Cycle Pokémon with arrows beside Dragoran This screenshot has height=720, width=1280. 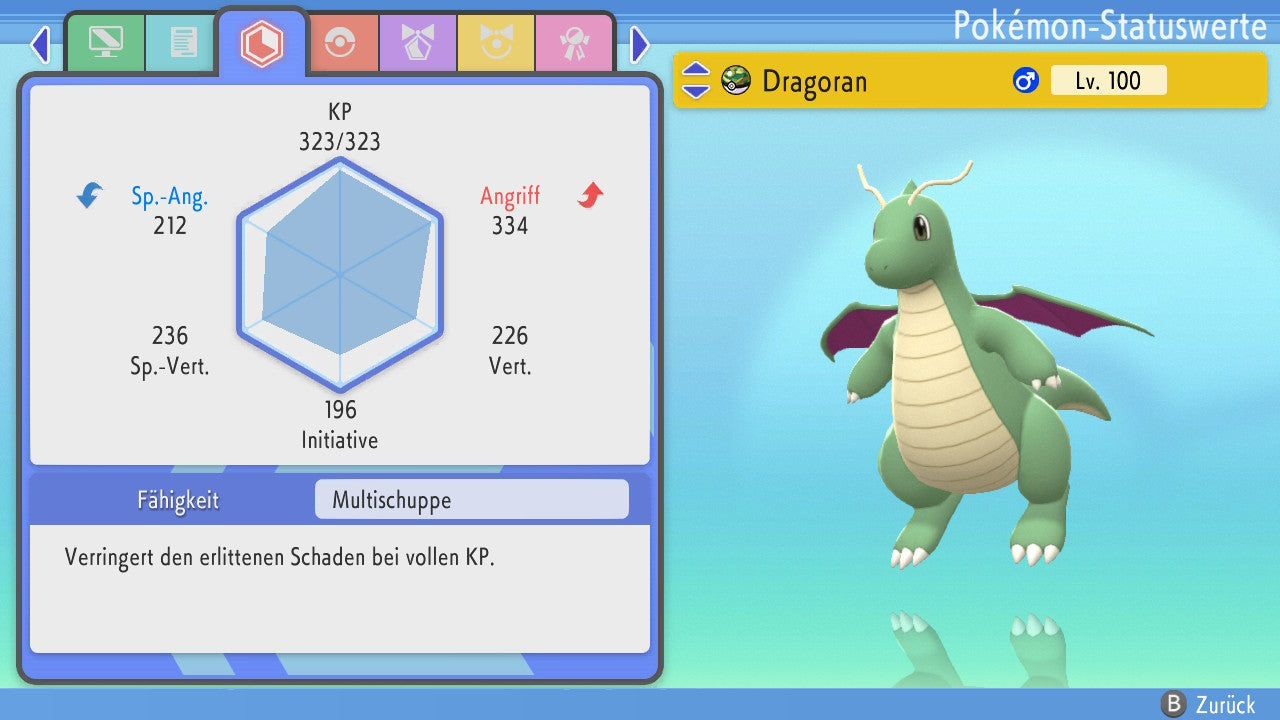coord(696,80)
